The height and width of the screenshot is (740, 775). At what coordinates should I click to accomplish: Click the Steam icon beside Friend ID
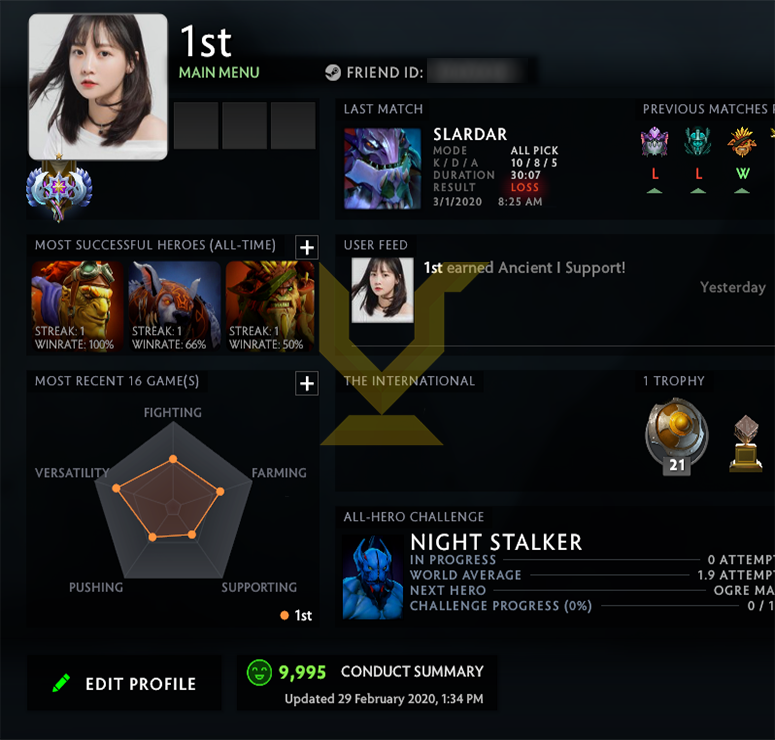click(333, 73)
